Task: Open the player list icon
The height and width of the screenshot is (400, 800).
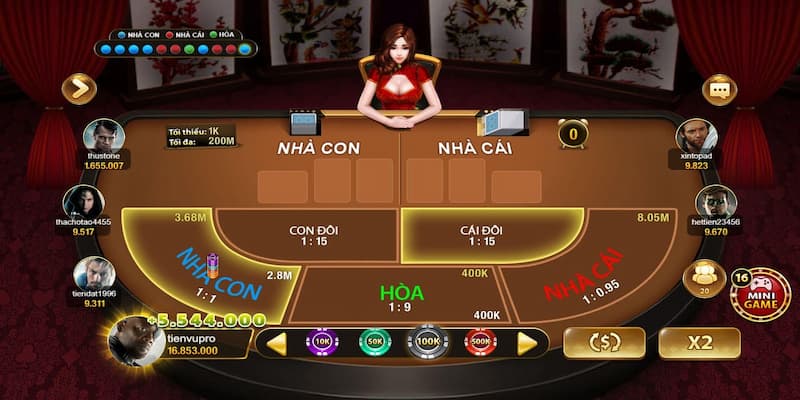Action: point(703,276)
